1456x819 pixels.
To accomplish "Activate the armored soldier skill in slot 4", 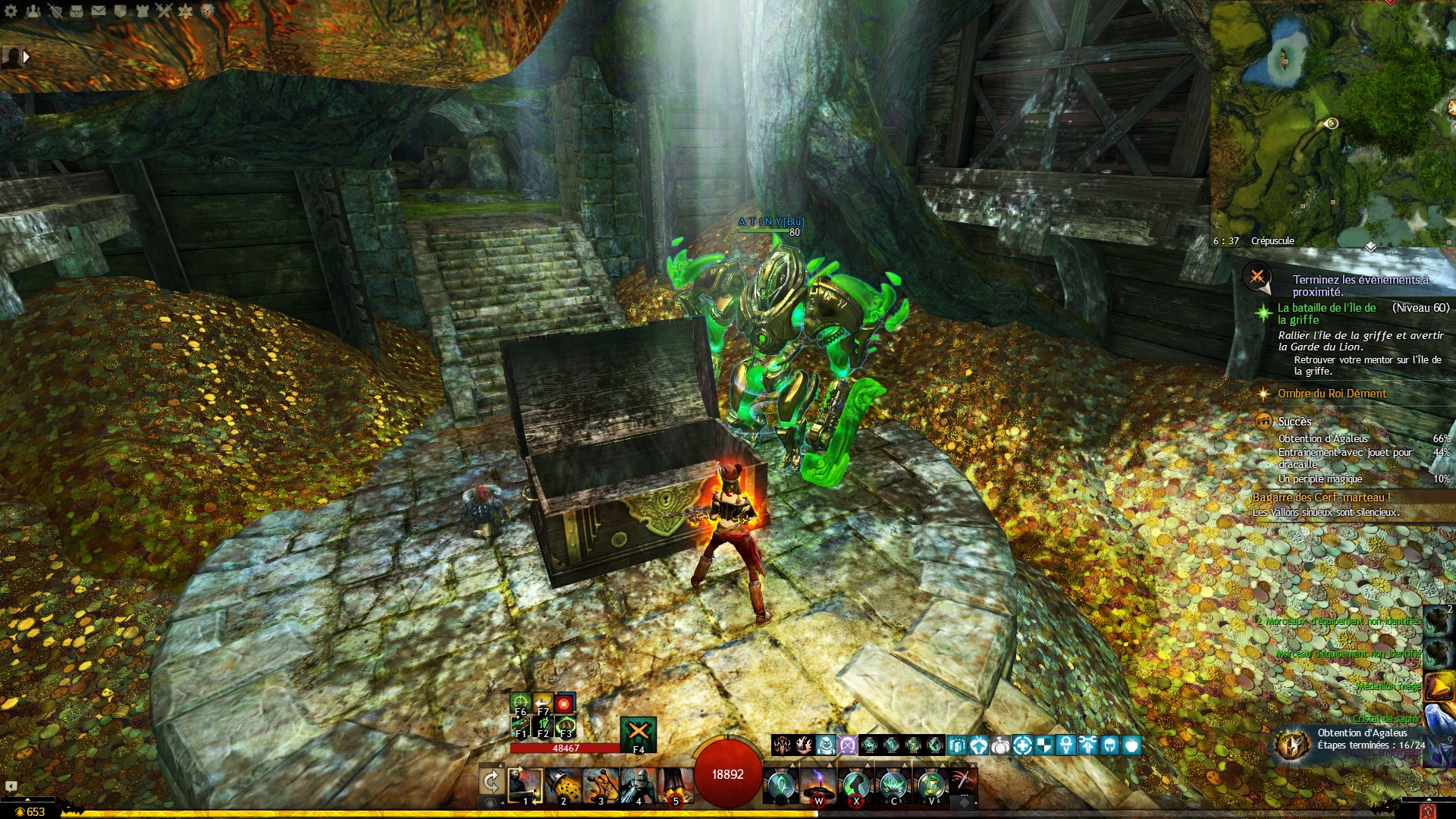I will pos(638,786).
